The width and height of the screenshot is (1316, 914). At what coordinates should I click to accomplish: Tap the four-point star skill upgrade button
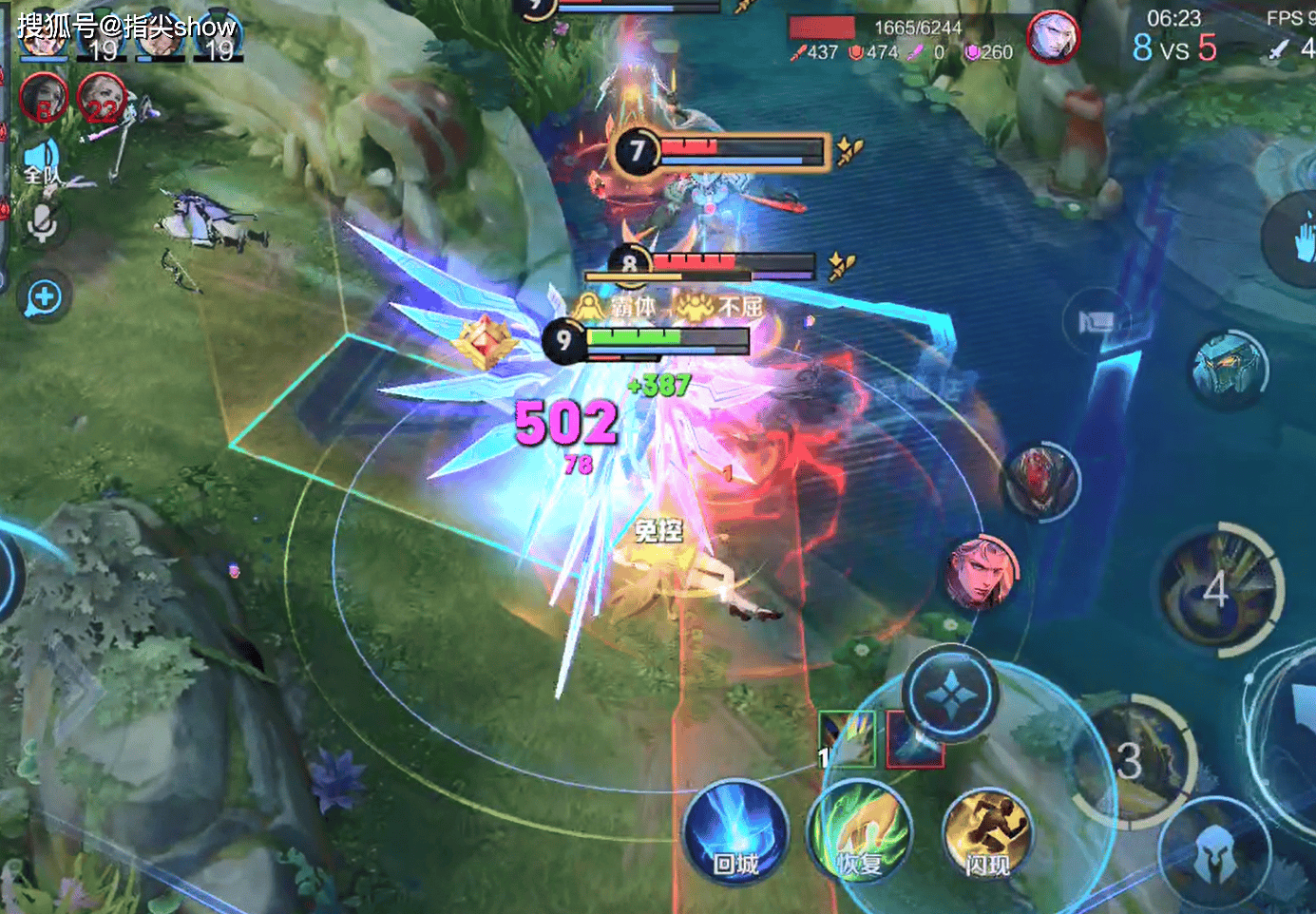point(949,695)
